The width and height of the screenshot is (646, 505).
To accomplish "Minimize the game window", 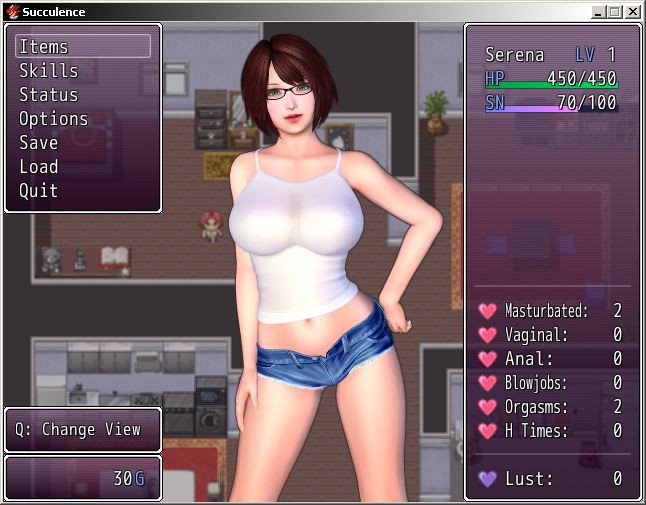I will pyautogui.click(x=598, y=12).
